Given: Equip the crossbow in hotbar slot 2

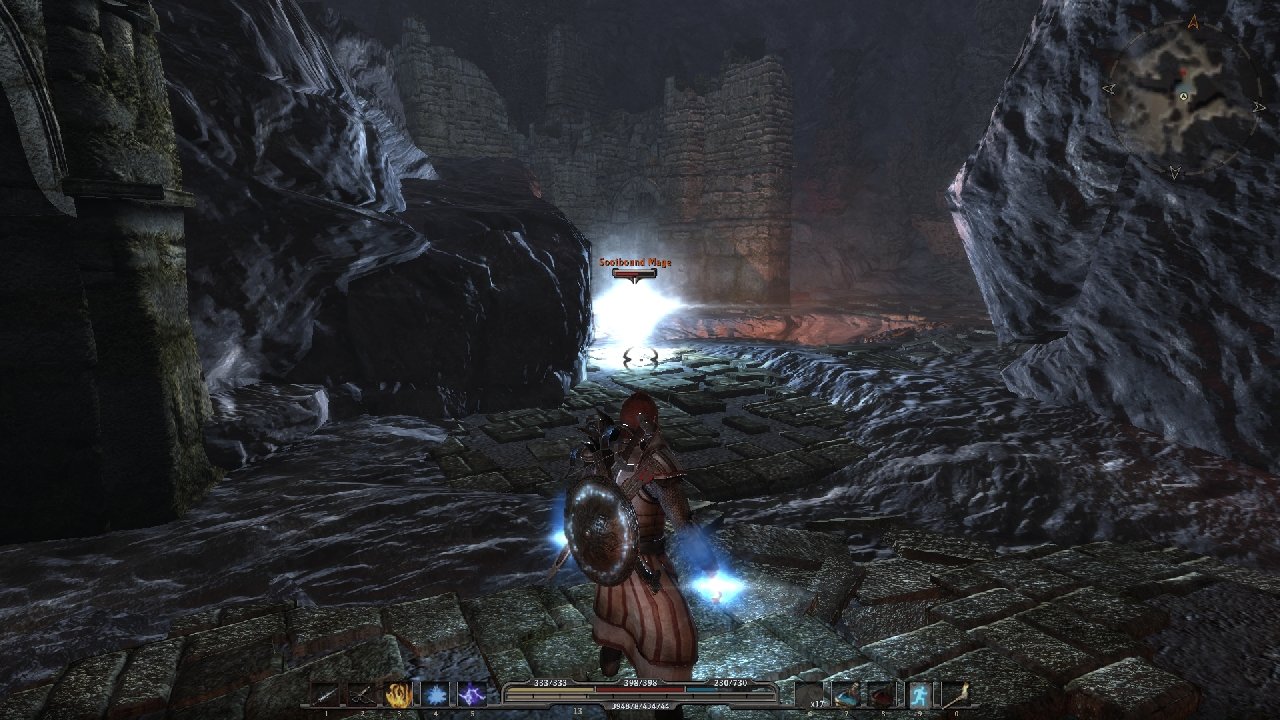Looking at the screenshot, I should click(x=361, y=694).
